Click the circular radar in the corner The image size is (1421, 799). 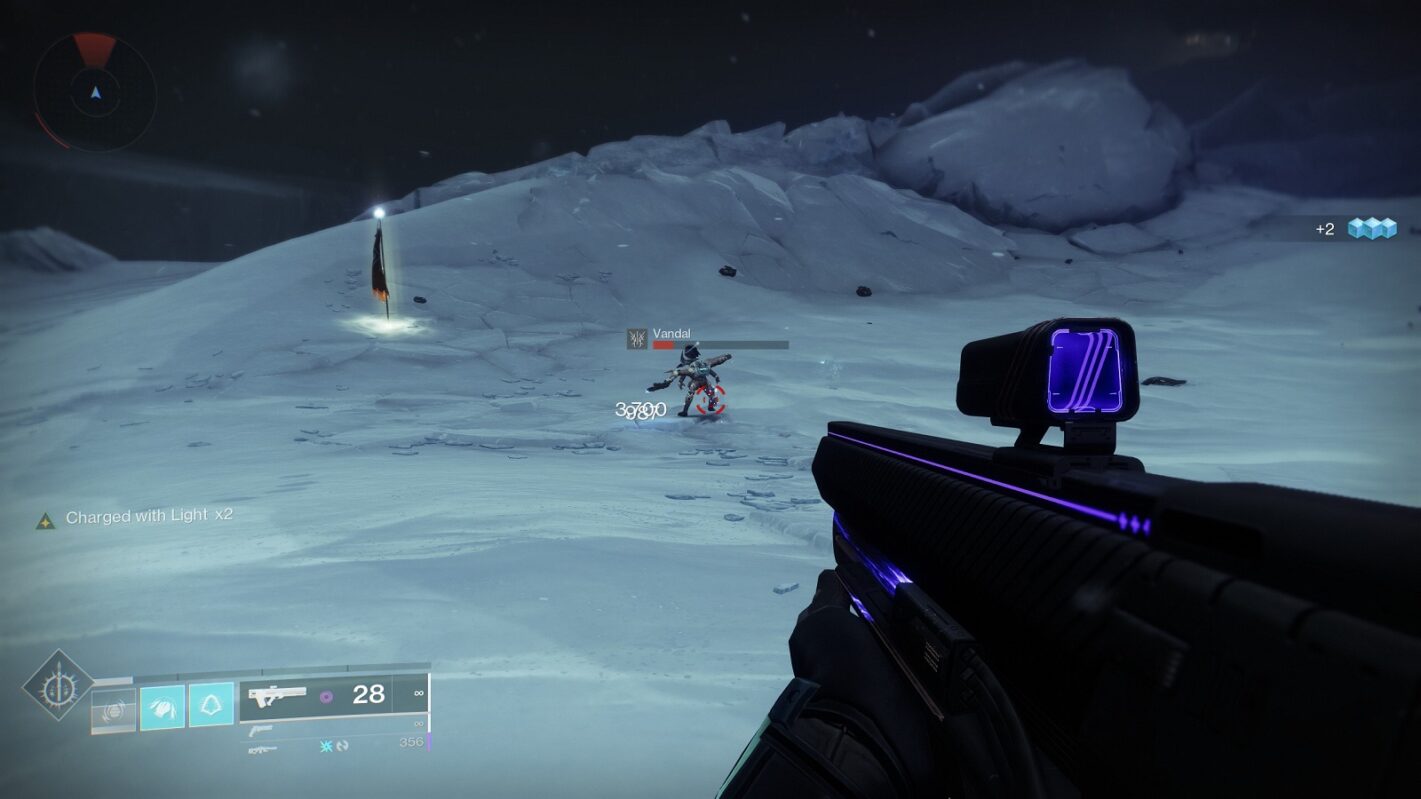click(x=95, y=92)
